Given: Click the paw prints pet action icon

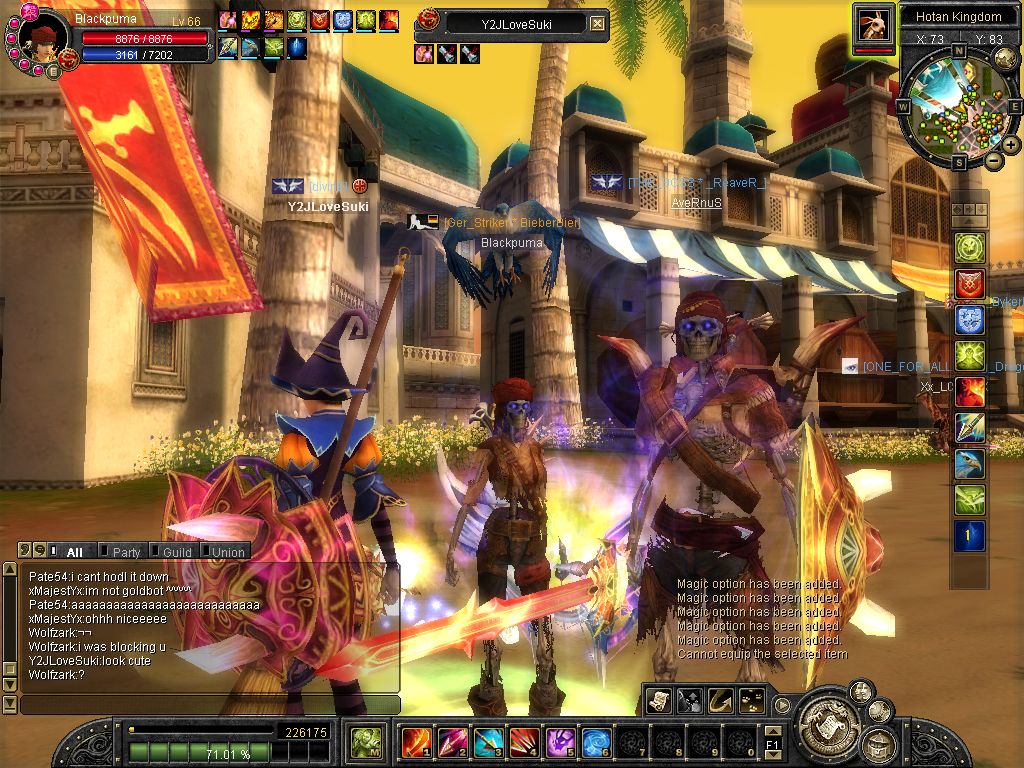Looking at the screenshot, I should coord(750,700).
